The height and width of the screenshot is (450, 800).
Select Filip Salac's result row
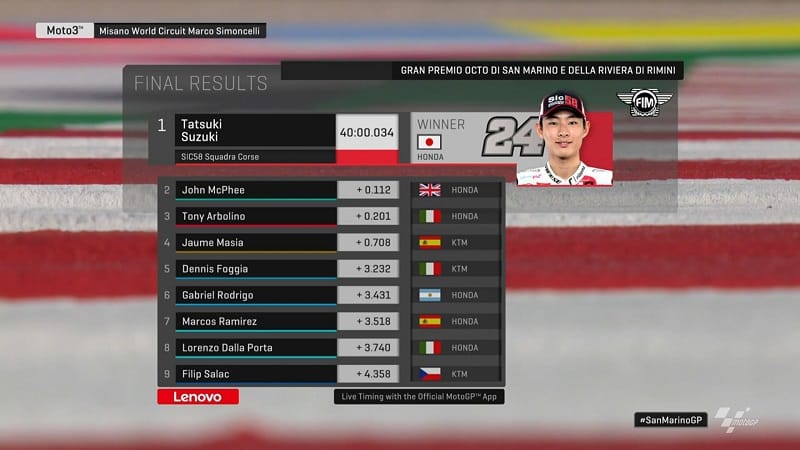[256, 373]
